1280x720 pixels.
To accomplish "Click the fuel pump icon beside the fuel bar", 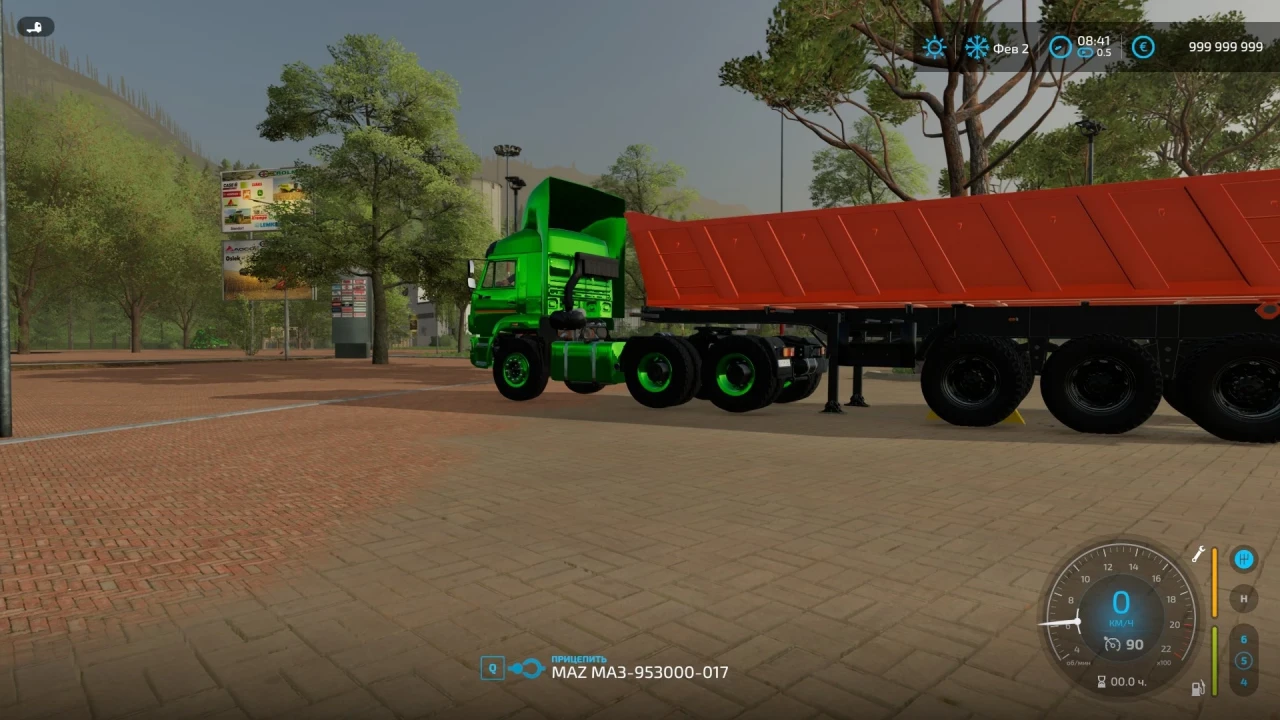I will [x=1198, y=689].
